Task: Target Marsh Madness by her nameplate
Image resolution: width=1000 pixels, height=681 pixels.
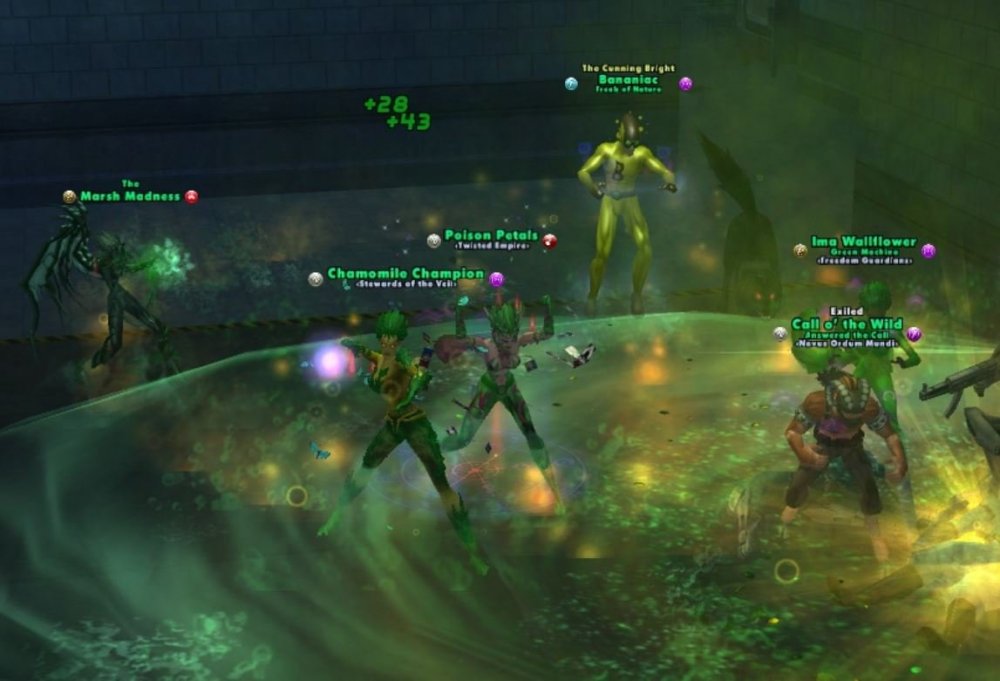Action: tap(130, 196)
